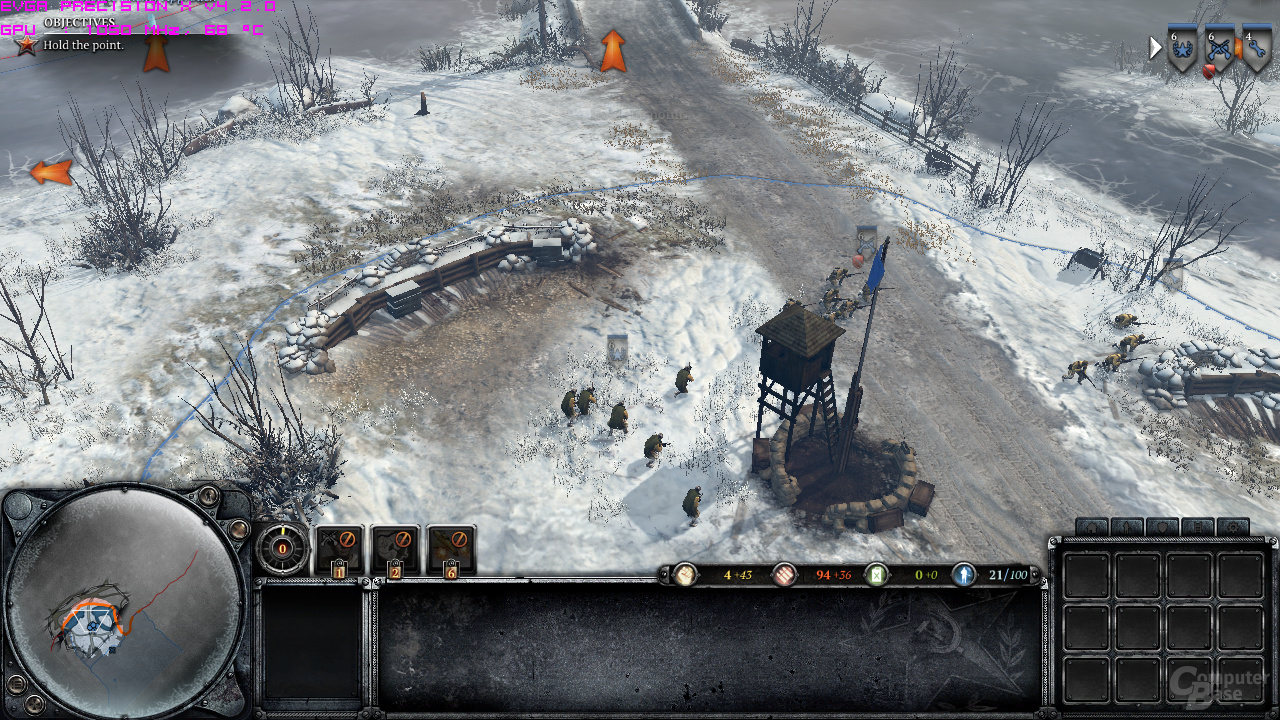The height and width of the screenshot is (720, 1280).
Task: Switch to the shield icon command tab
Action: [x=1162, y=527]
